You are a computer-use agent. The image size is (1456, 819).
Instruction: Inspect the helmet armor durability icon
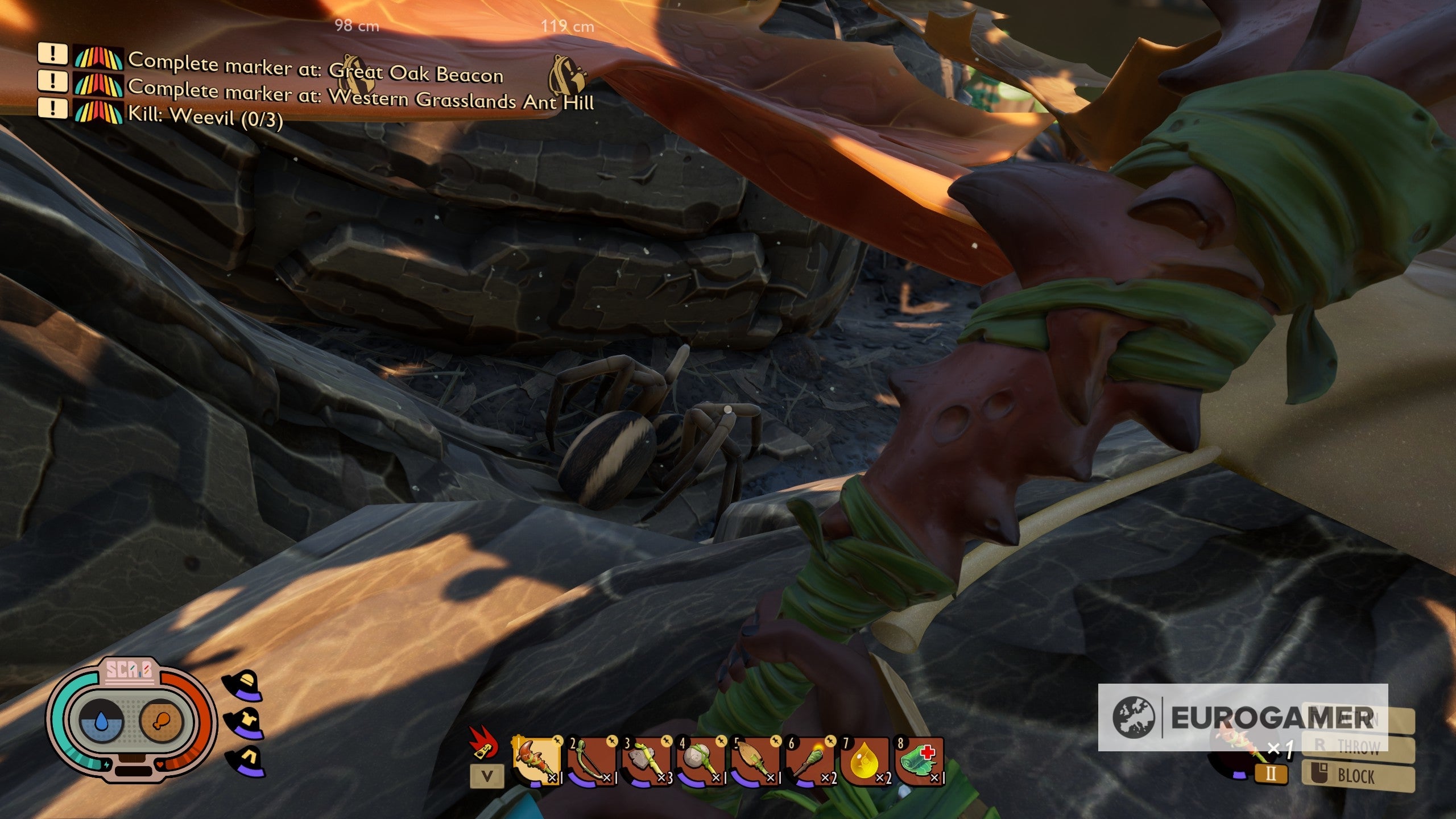[242, 684]
